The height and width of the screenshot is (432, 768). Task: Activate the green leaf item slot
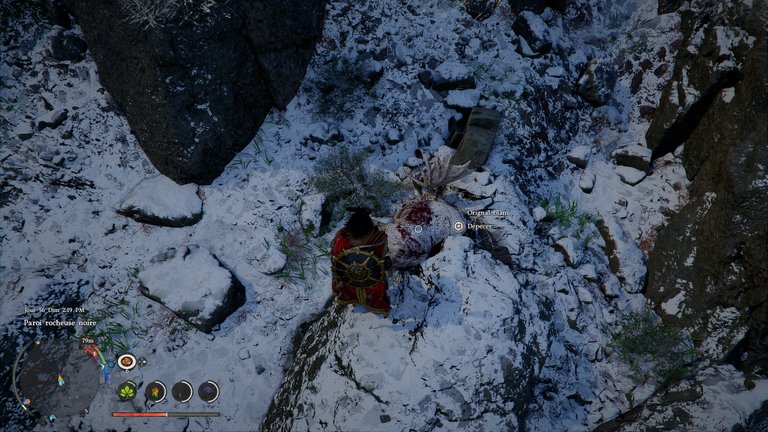(x=128, y=391)
